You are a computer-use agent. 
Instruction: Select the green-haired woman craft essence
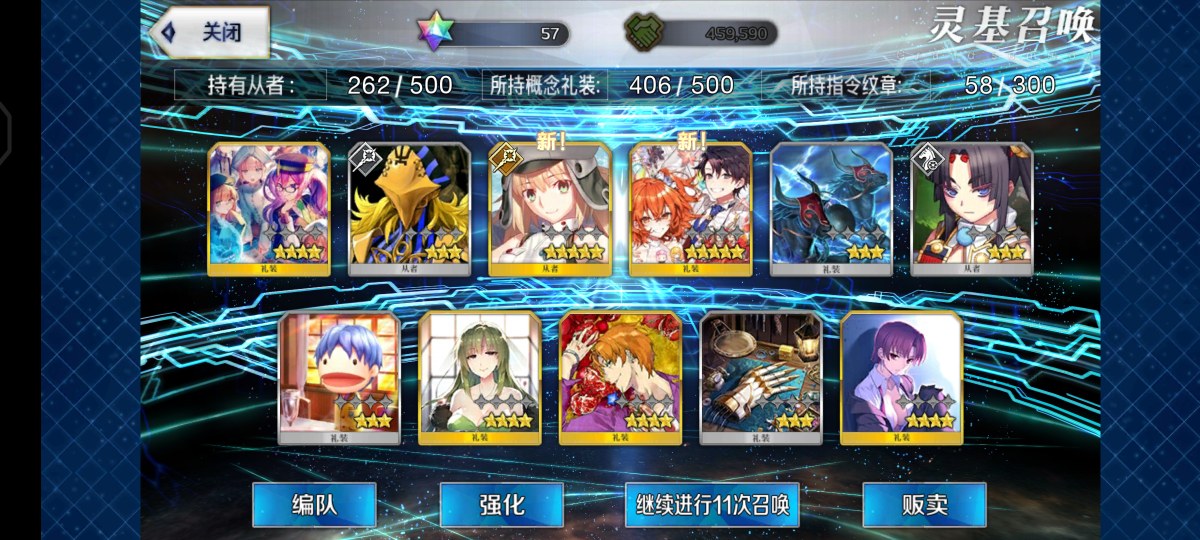(x=480, y=377)
